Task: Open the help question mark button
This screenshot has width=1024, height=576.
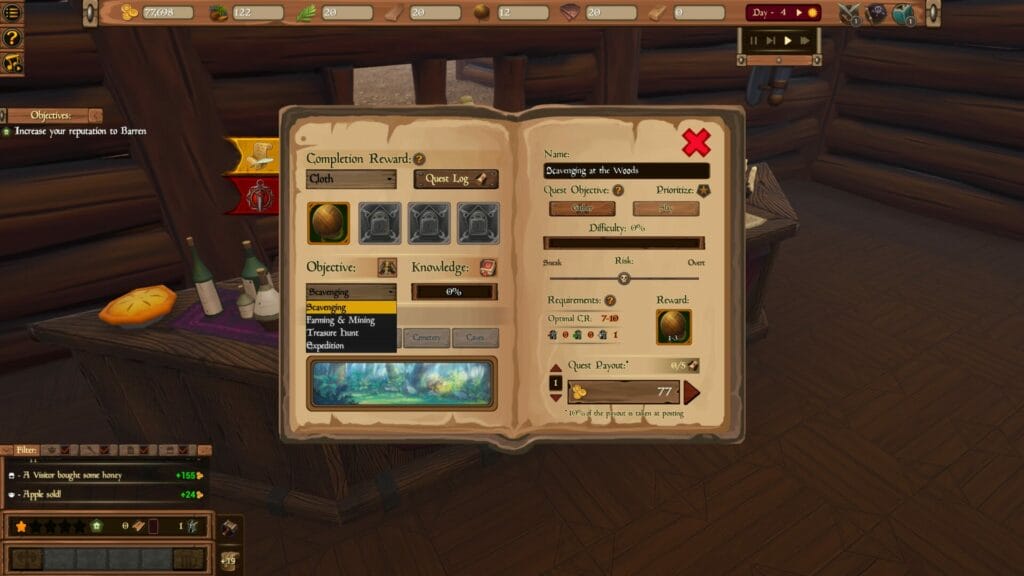Action: click(x=12, y=38)
